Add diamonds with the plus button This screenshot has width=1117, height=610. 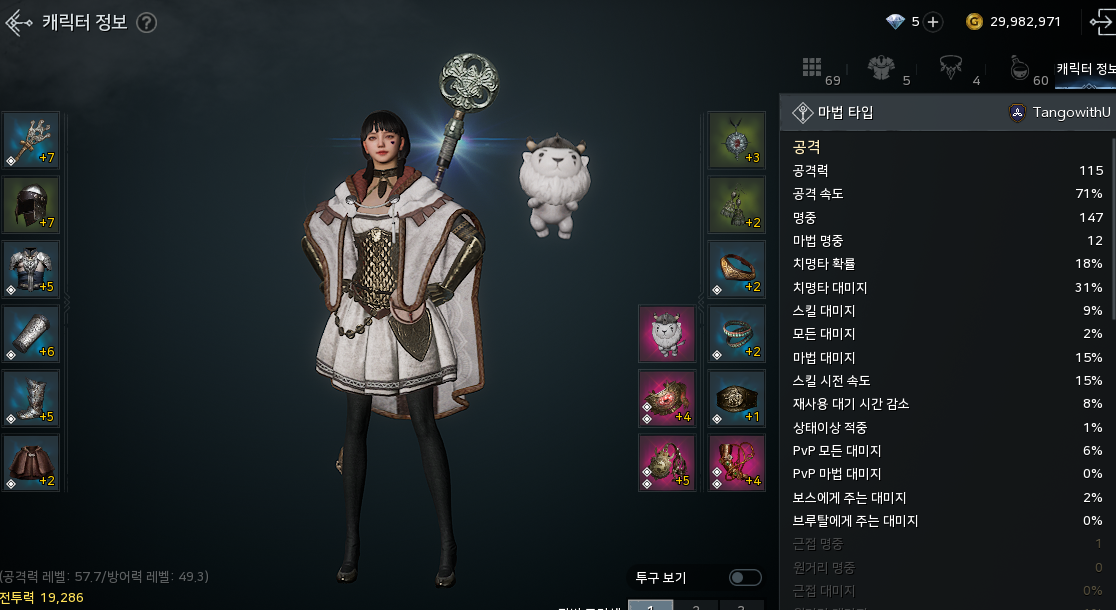coord(932,22)
